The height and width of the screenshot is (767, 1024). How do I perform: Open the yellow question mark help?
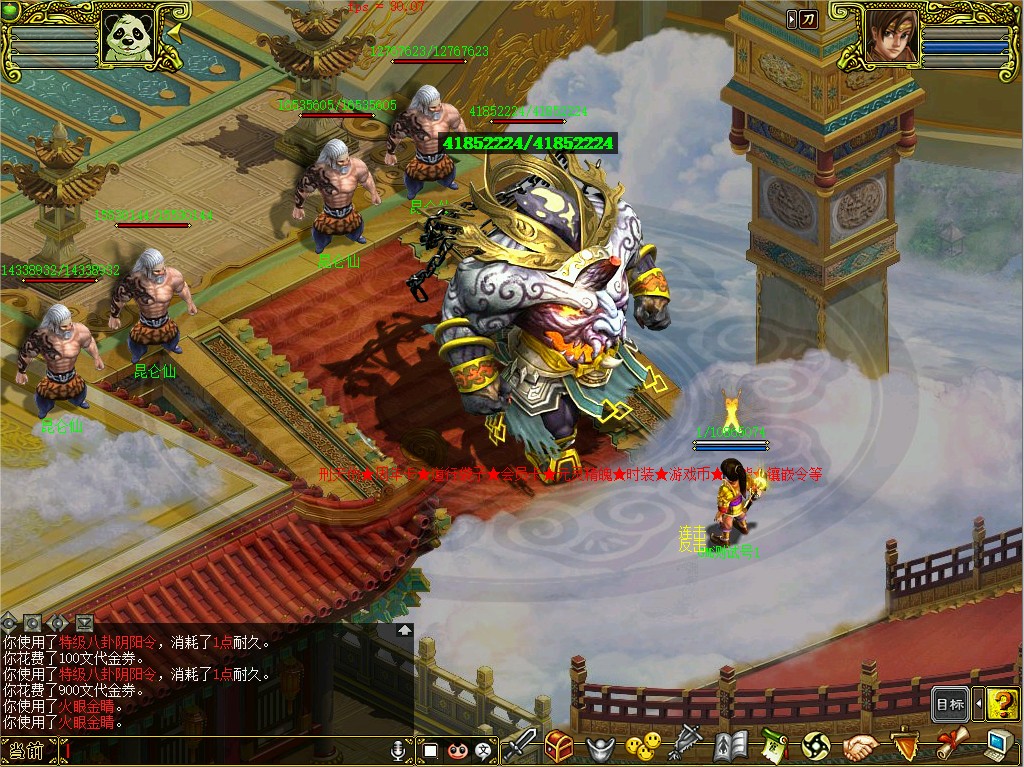pyautogui.click(x=1002, y=704)
